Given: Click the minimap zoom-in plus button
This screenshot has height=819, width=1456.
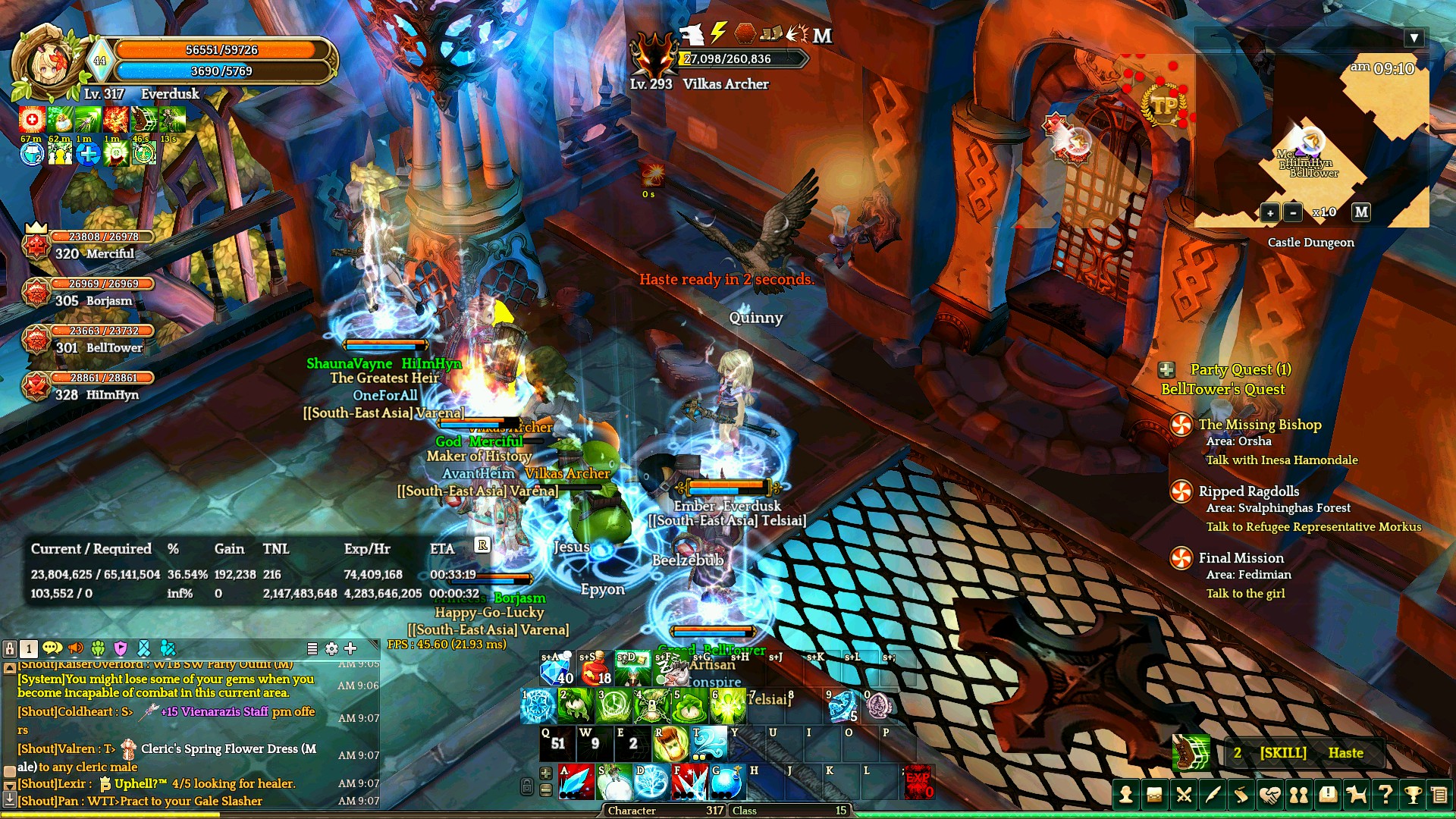Looking at the screenshot, I should (1269, 213).
